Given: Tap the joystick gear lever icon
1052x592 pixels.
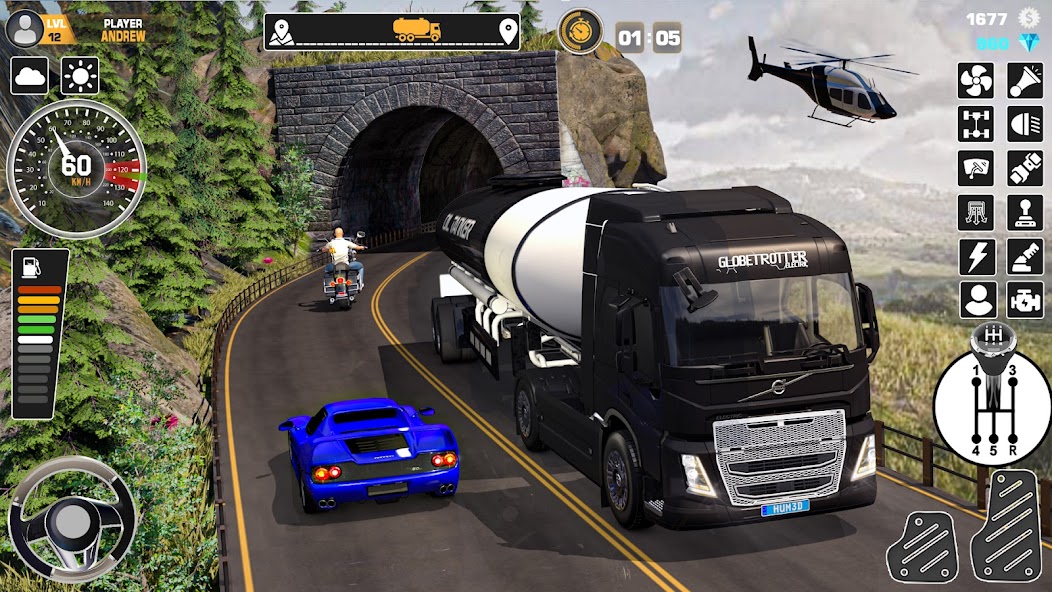Looking at the screenshot, I should coord(1024,213).
